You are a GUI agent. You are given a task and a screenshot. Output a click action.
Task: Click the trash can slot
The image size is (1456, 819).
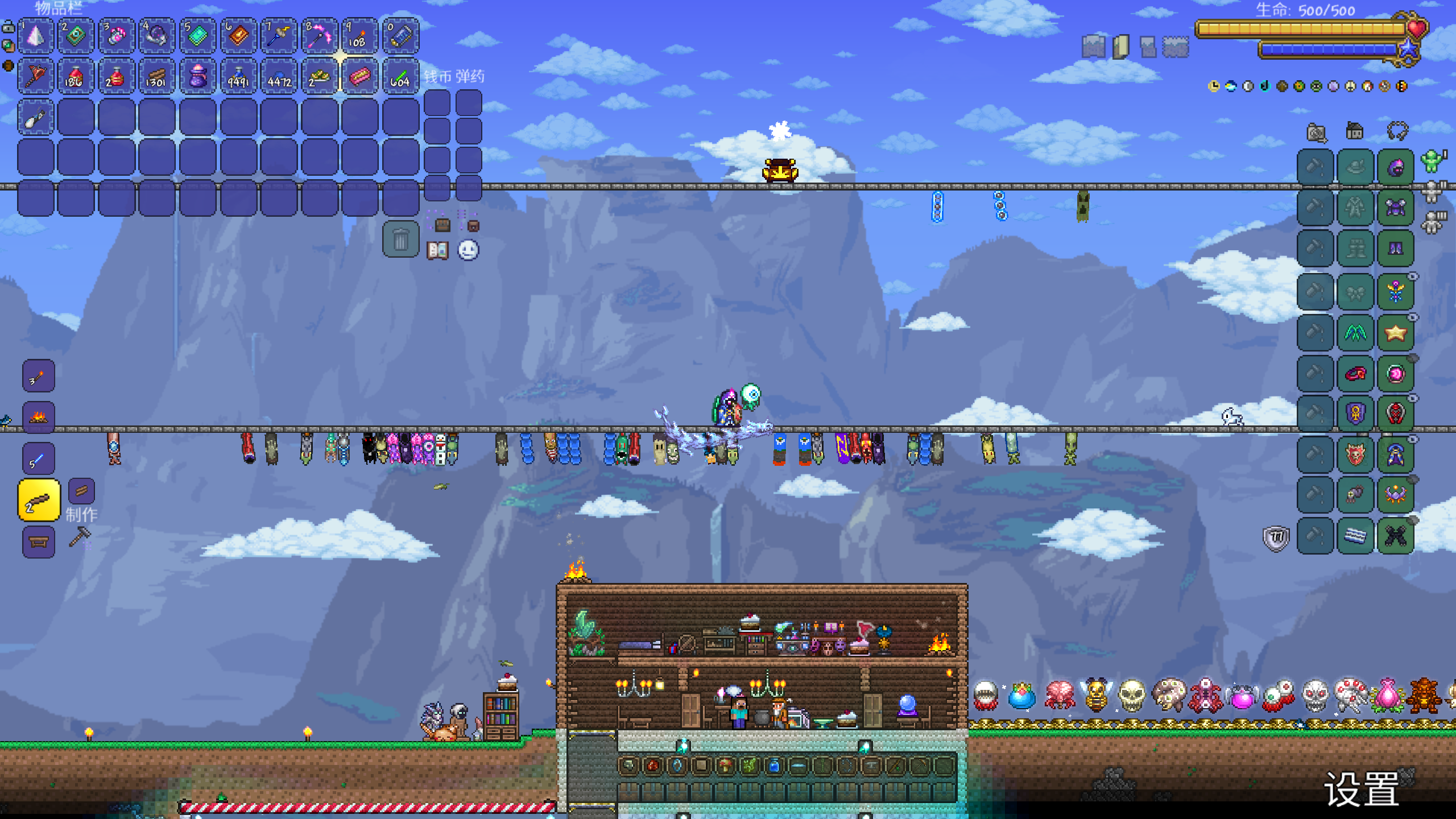tap(400, 239)
